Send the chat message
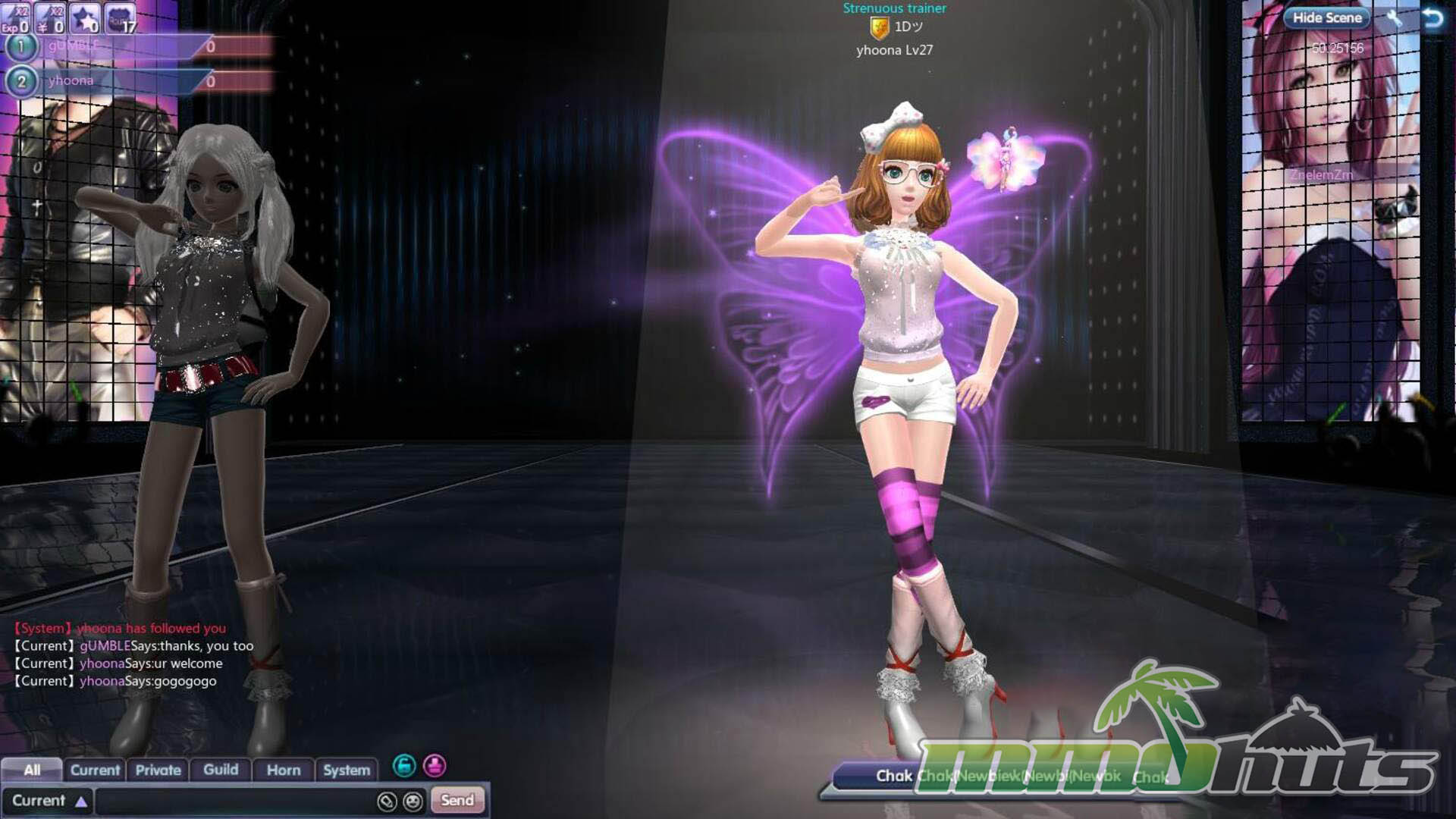Image resolution: width=1456 pixels, height=819 pixels. point(457,800)
